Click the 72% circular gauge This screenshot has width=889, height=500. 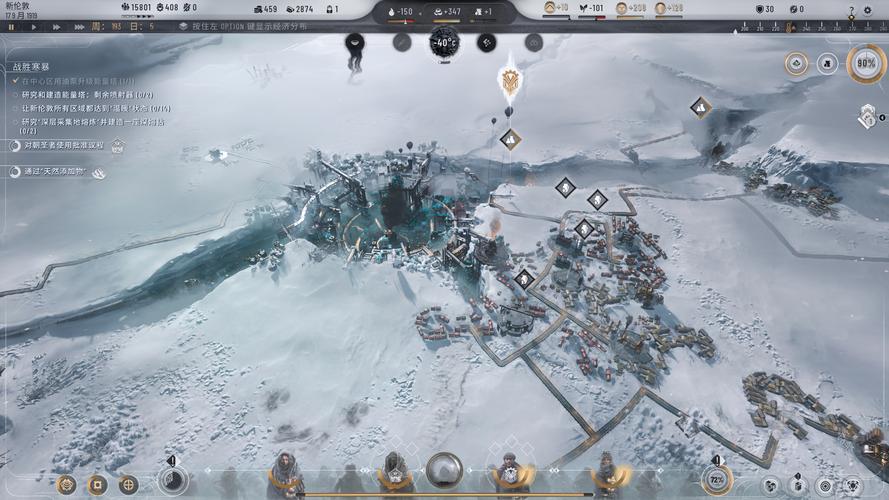click(x=716, y=480)
